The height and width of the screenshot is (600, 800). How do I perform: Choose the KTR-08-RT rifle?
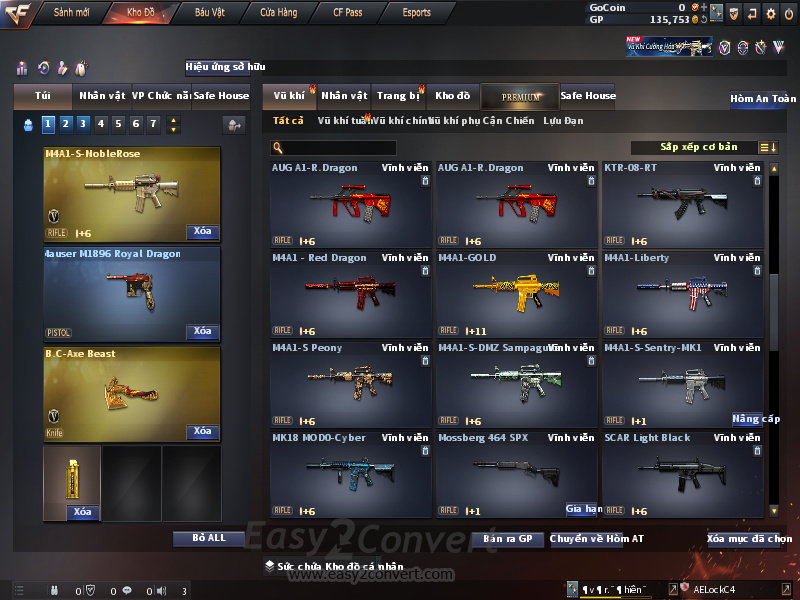click(x=683, y=204)
